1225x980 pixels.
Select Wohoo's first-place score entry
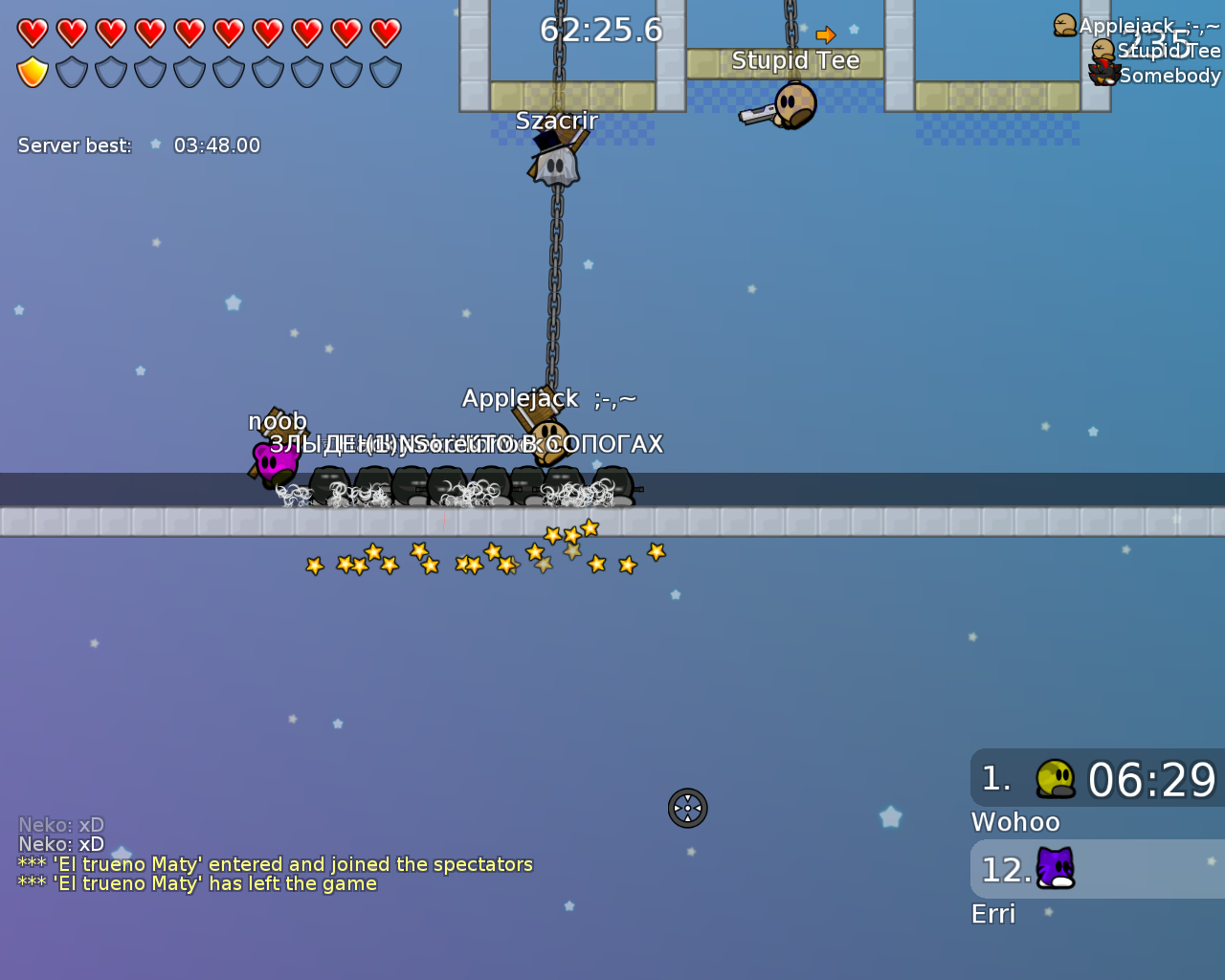pos(1097,779)
